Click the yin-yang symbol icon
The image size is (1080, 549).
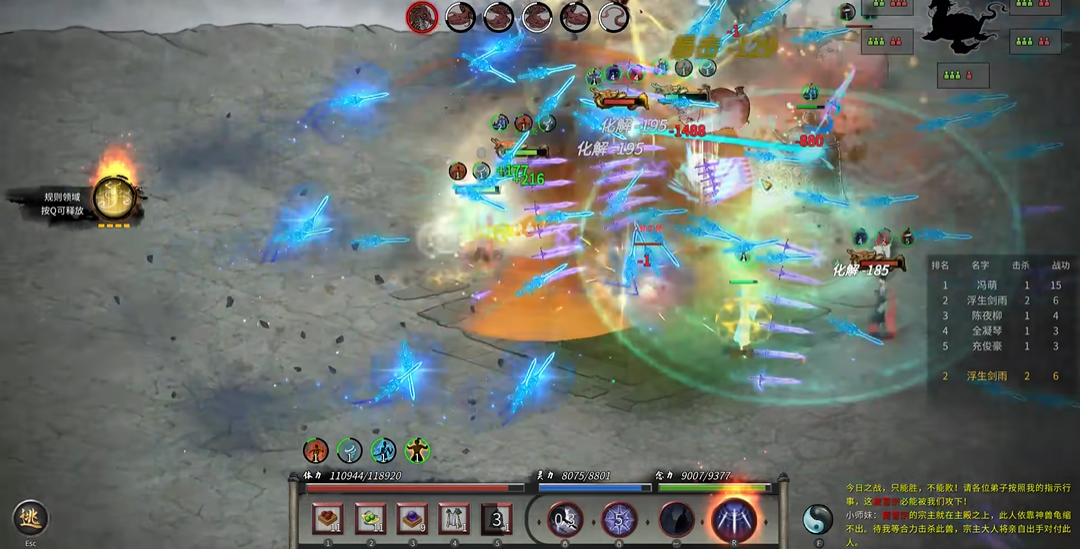click(x=817, y=519)
